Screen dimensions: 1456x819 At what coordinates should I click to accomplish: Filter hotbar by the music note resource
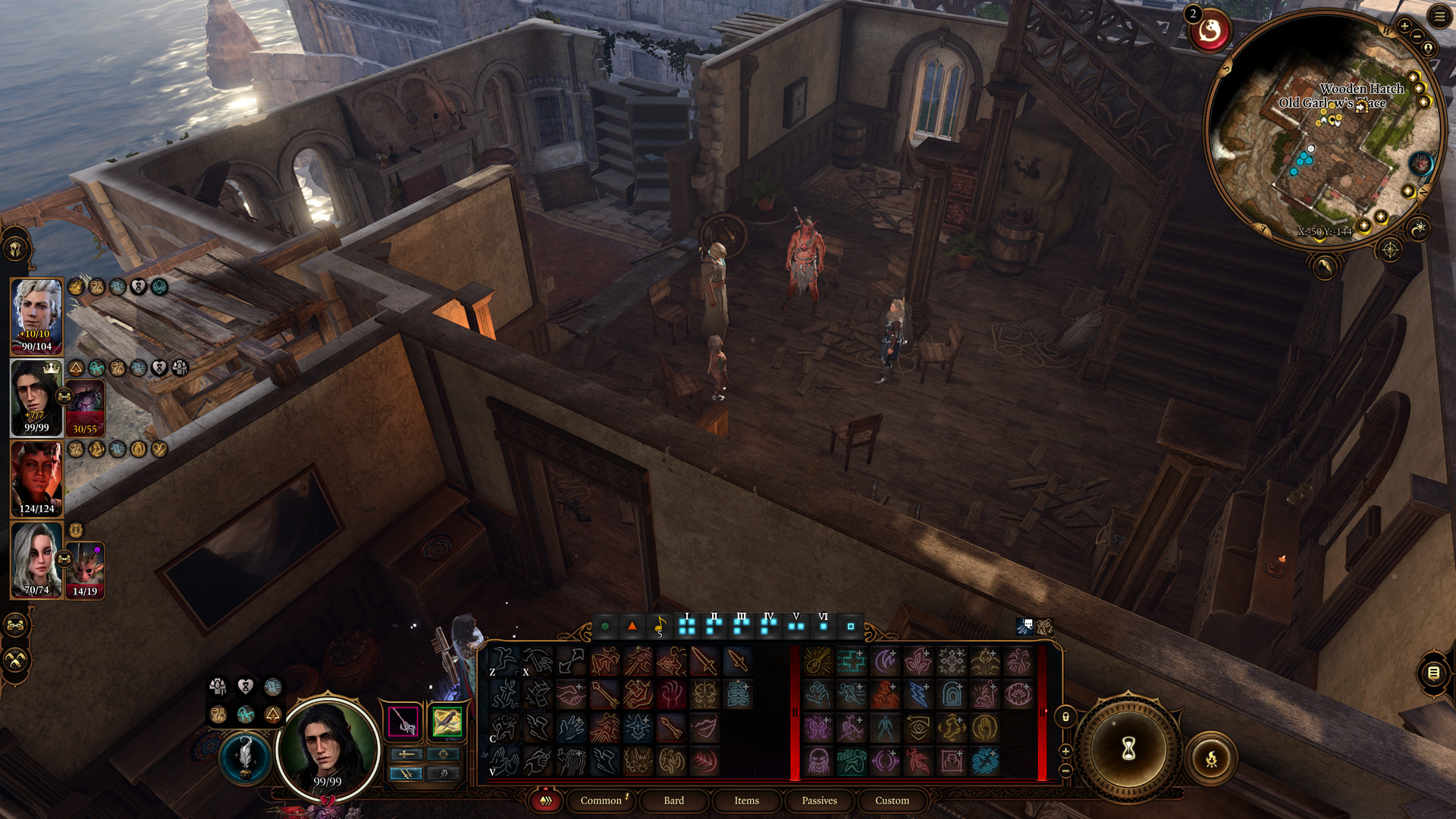(659, 626)
